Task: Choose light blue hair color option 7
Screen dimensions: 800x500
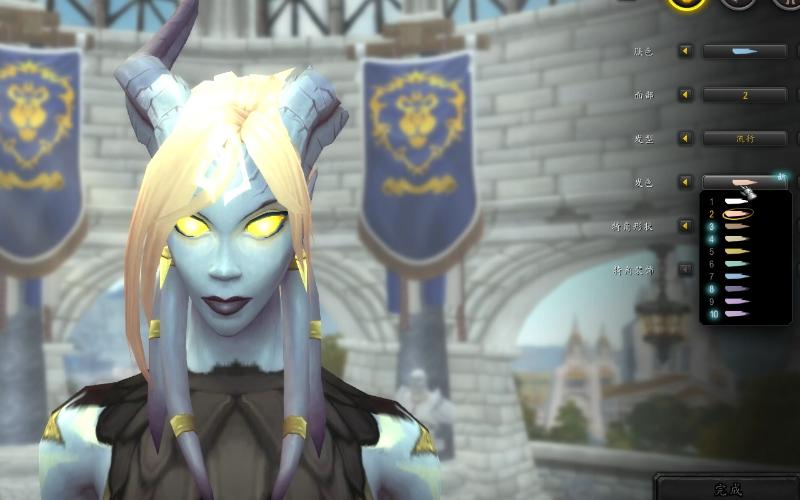Action: pos(736,277)
